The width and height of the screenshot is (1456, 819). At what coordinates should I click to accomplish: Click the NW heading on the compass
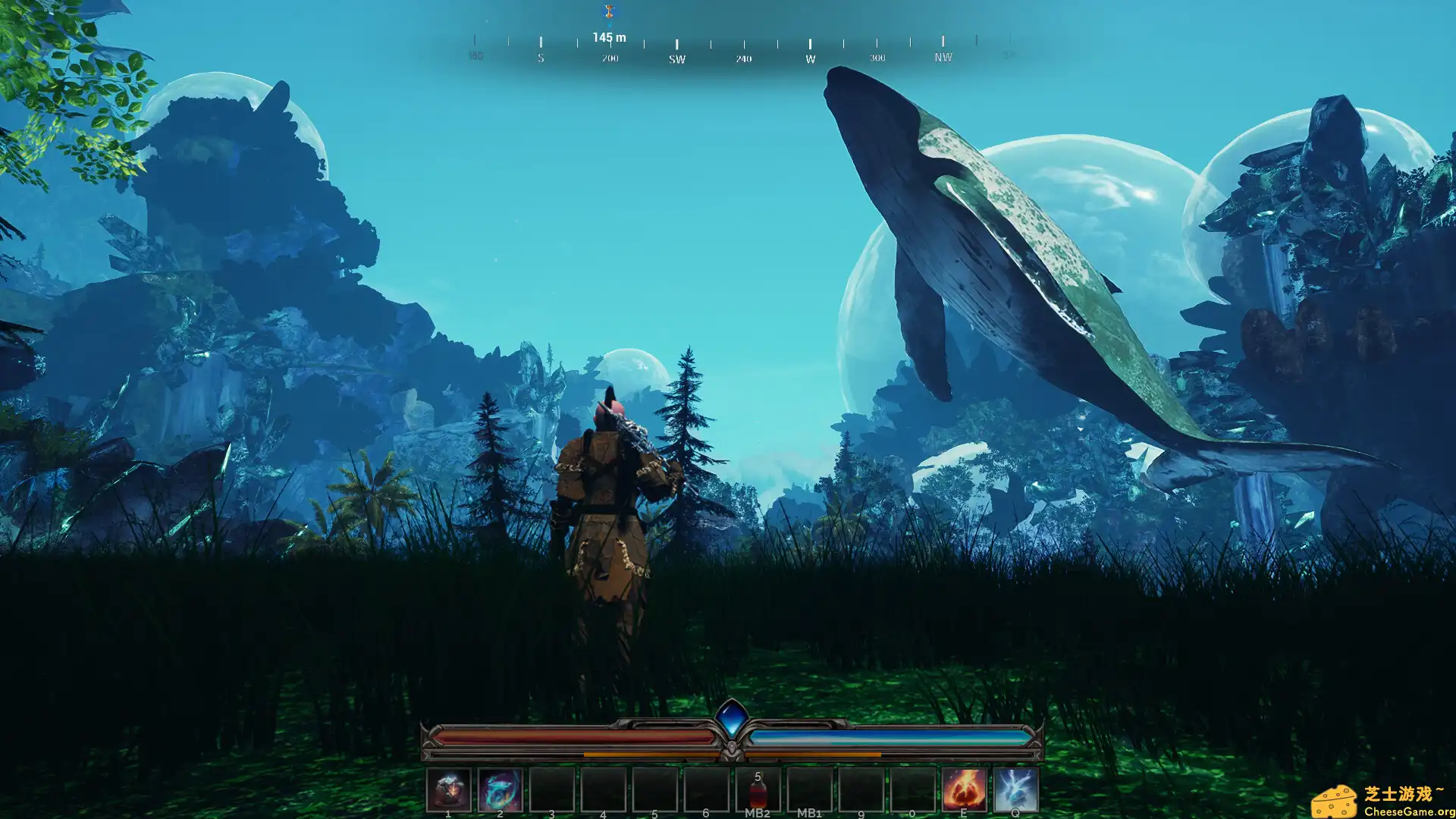click(941, 58)
